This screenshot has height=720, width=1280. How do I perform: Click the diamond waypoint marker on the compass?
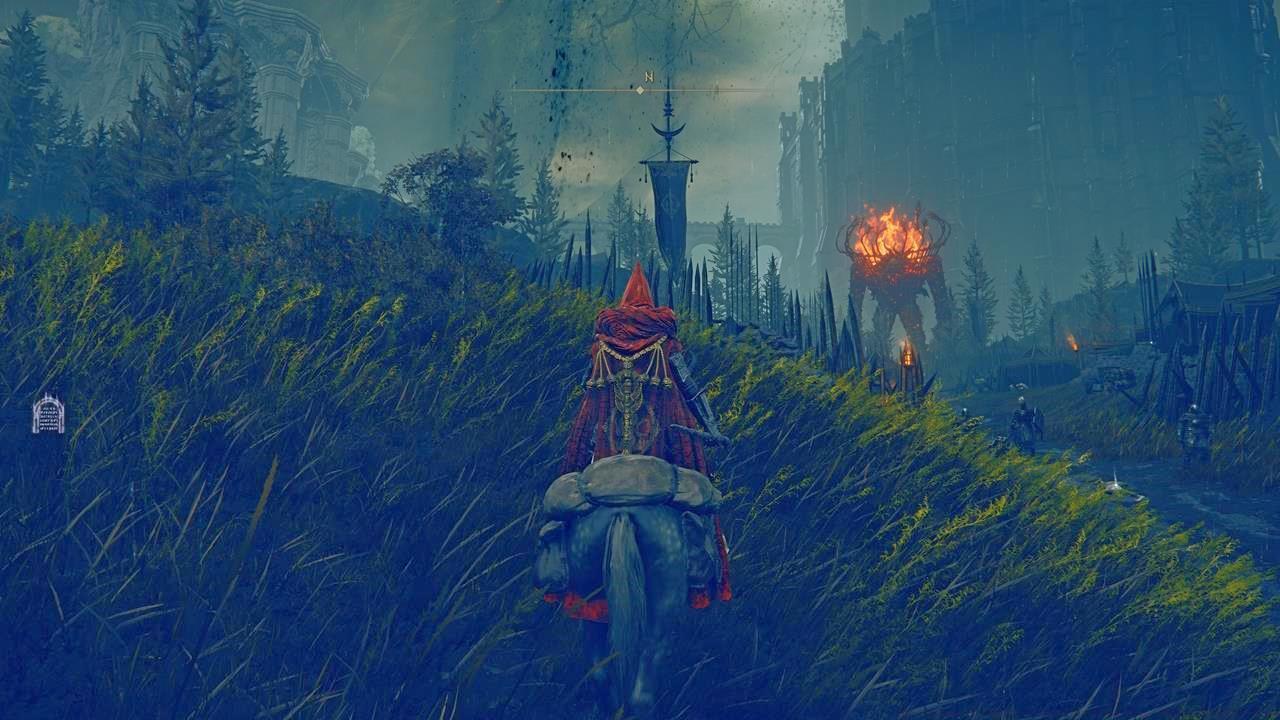(640, 90)
